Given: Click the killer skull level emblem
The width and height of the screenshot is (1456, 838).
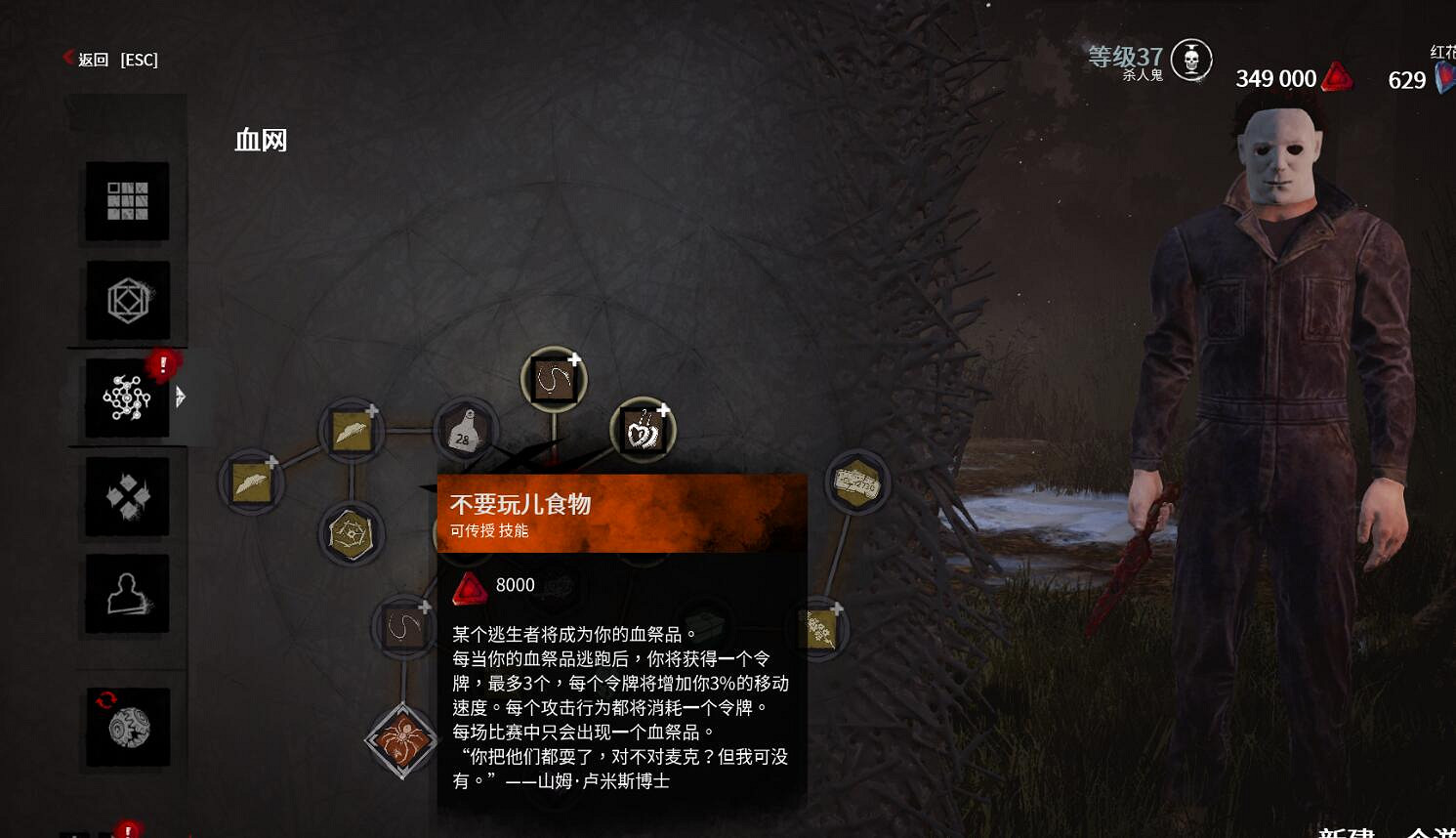Looking at the screenshot, I should [1190, 60].
